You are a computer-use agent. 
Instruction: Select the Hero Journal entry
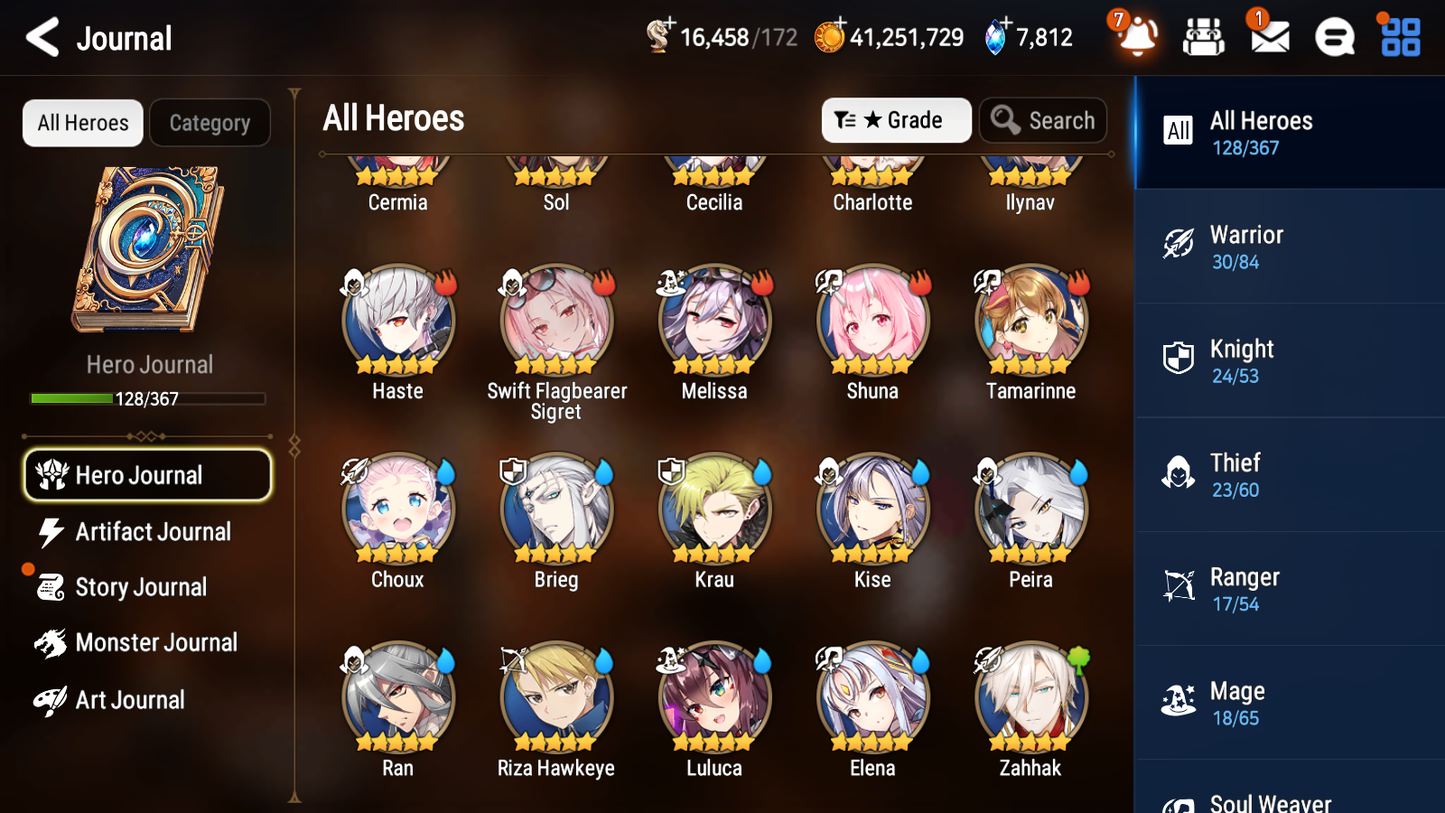[x=147, y=475]
